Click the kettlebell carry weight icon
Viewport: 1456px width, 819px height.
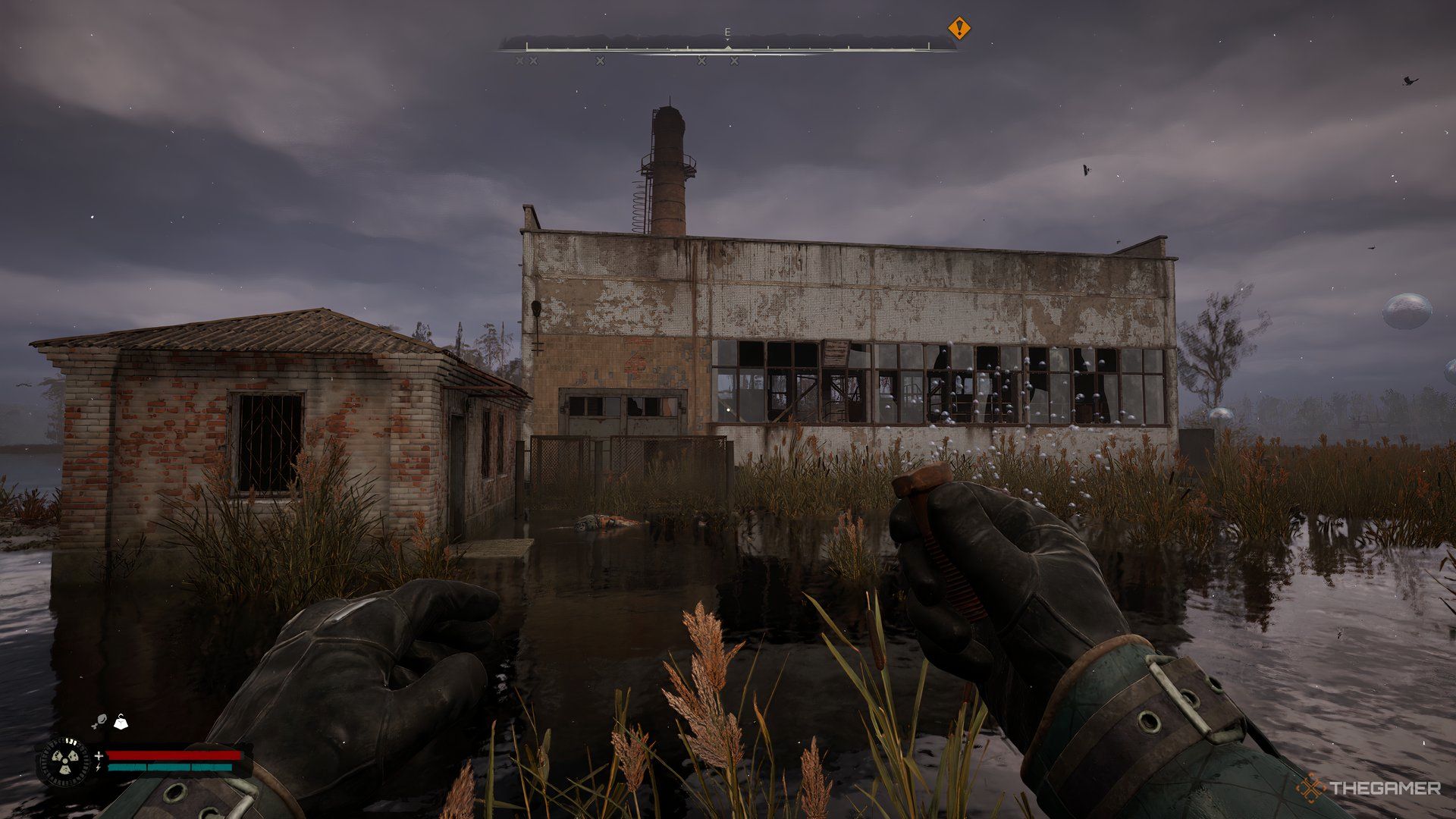(x=121, y=721)
